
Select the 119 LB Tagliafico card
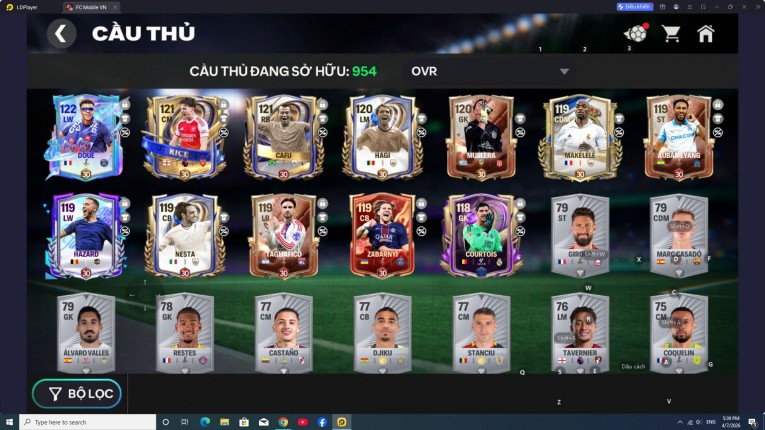click(x=283, y=235)
